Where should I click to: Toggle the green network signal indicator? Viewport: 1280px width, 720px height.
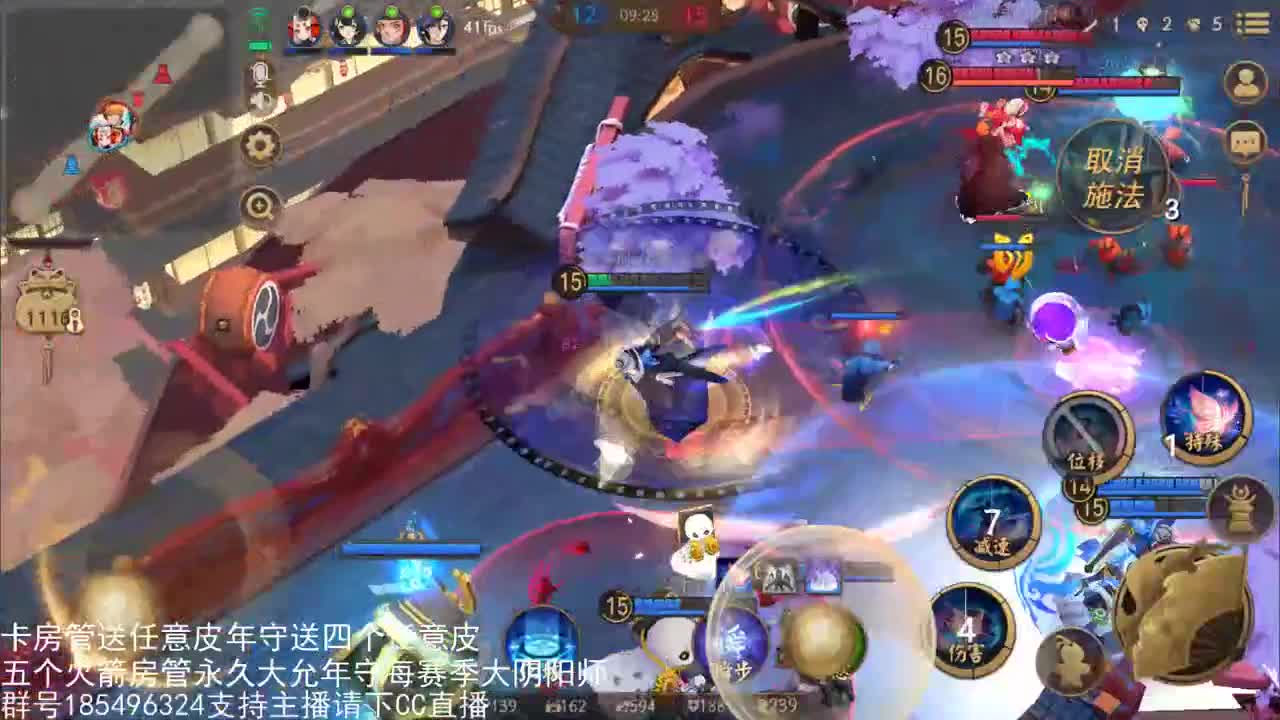click(x=260, y=15)
